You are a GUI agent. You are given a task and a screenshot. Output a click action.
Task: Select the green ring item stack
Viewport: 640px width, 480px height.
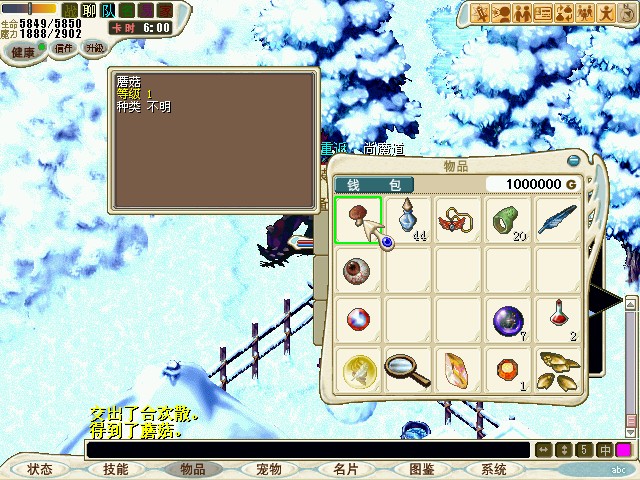[509, 219]
